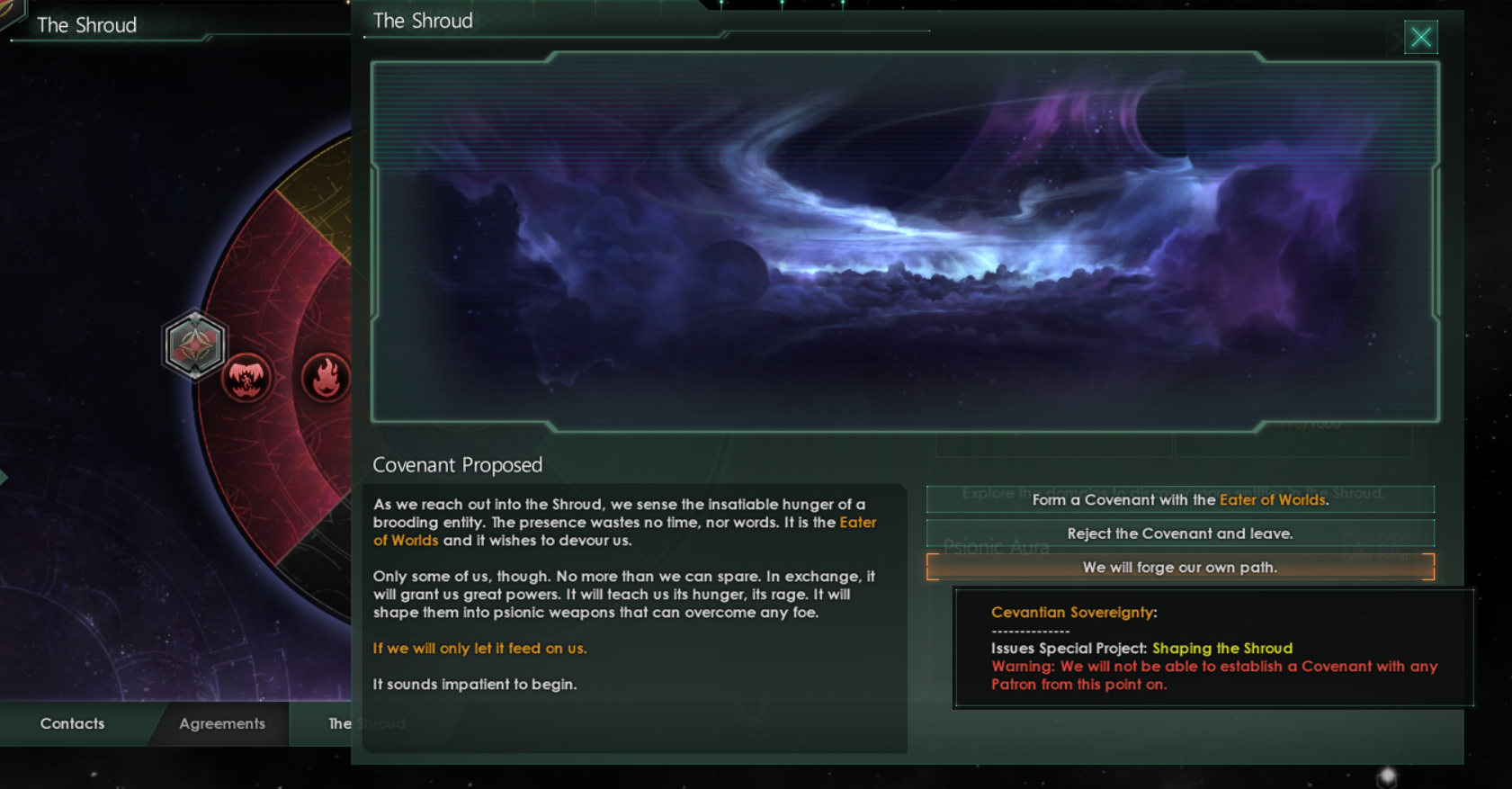The image size is (1512, 789).
Task: Click 'Reject the Covenant and leave'
Action: [1179, 533]
